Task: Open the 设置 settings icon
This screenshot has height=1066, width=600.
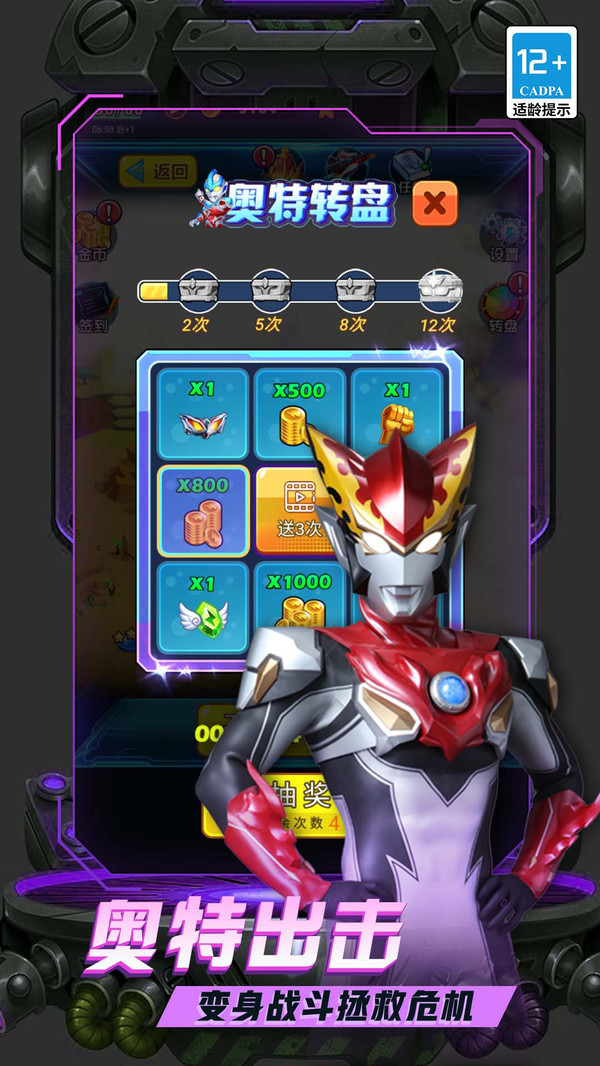Action: [x=504, y=235]
